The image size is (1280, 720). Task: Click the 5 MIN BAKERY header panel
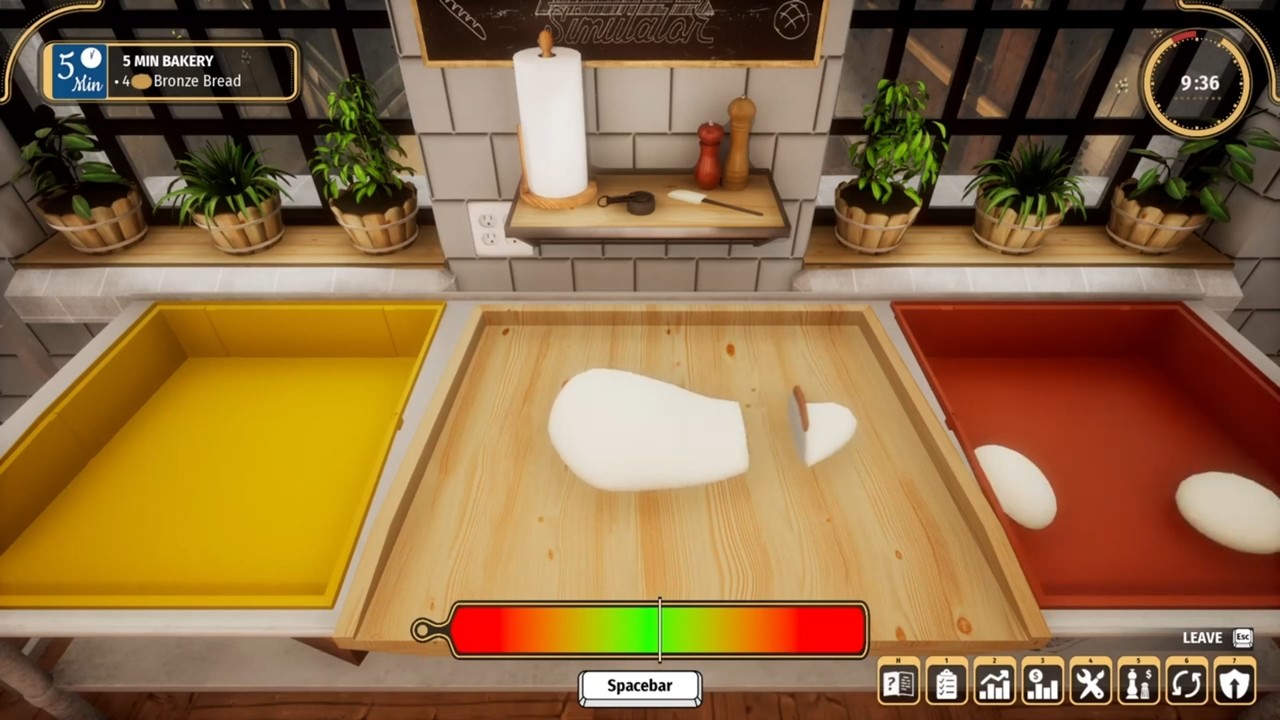168,60
